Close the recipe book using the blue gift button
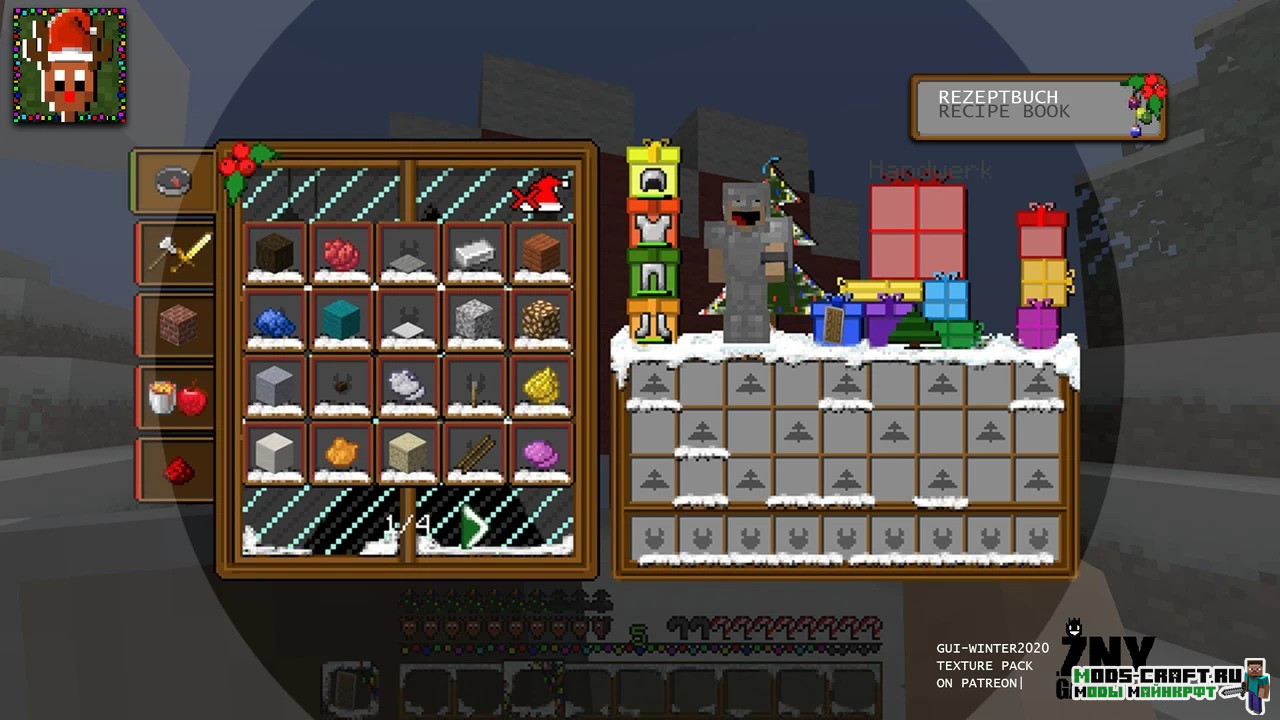This screenshot has width=1280, height=720. pyautogui.click(x=837, y=322)
